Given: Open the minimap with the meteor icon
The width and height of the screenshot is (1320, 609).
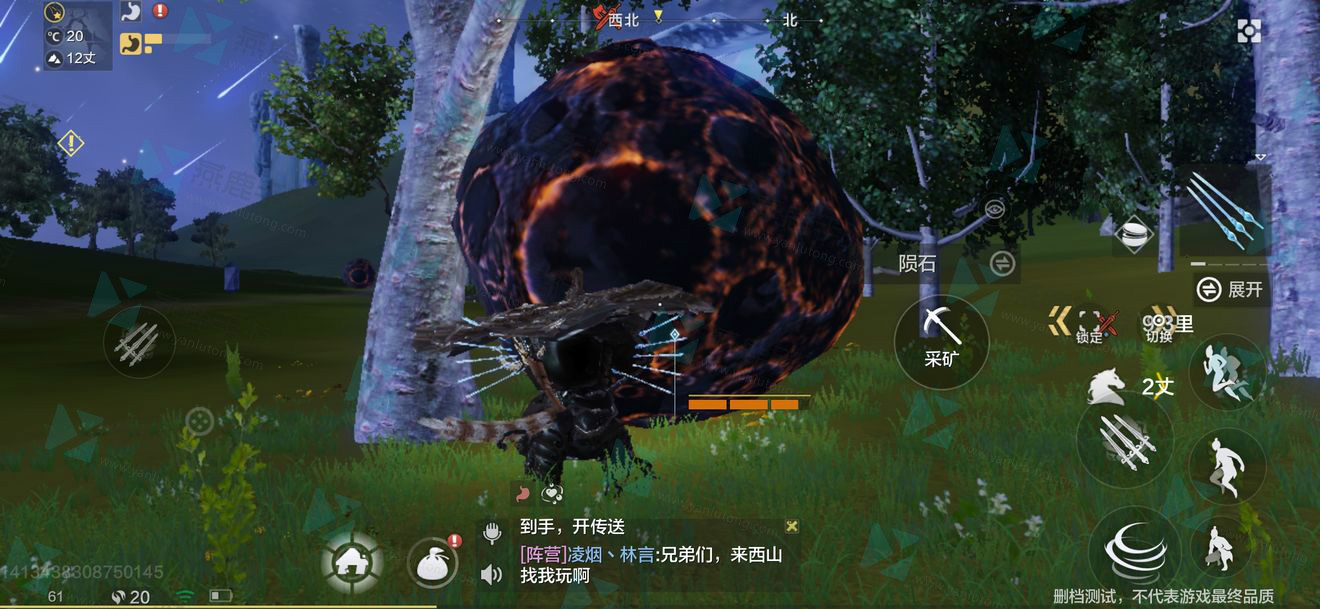Looking at the screenshot, I should [76, 15].
